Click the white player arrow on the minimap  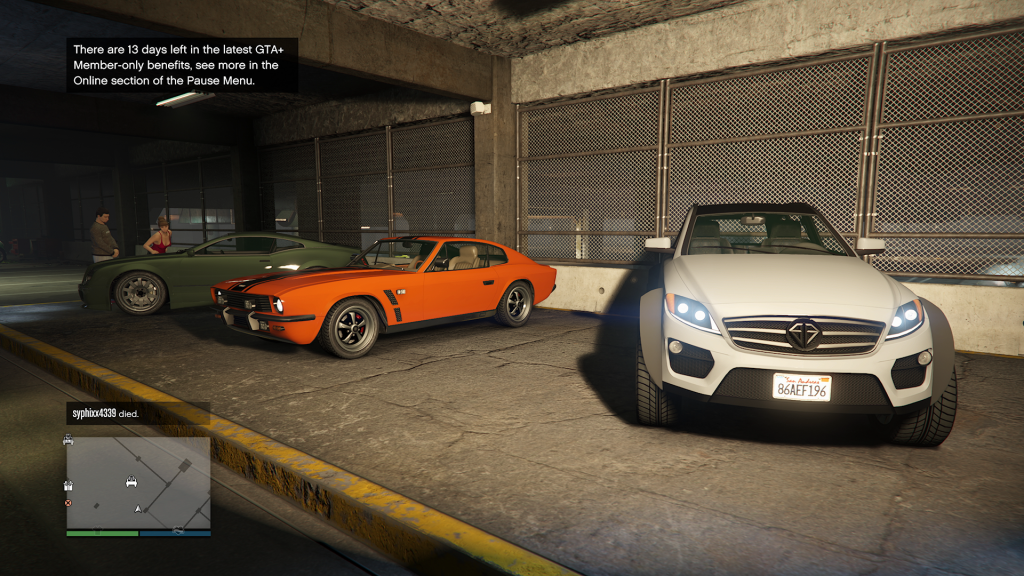tap(138, 509)
